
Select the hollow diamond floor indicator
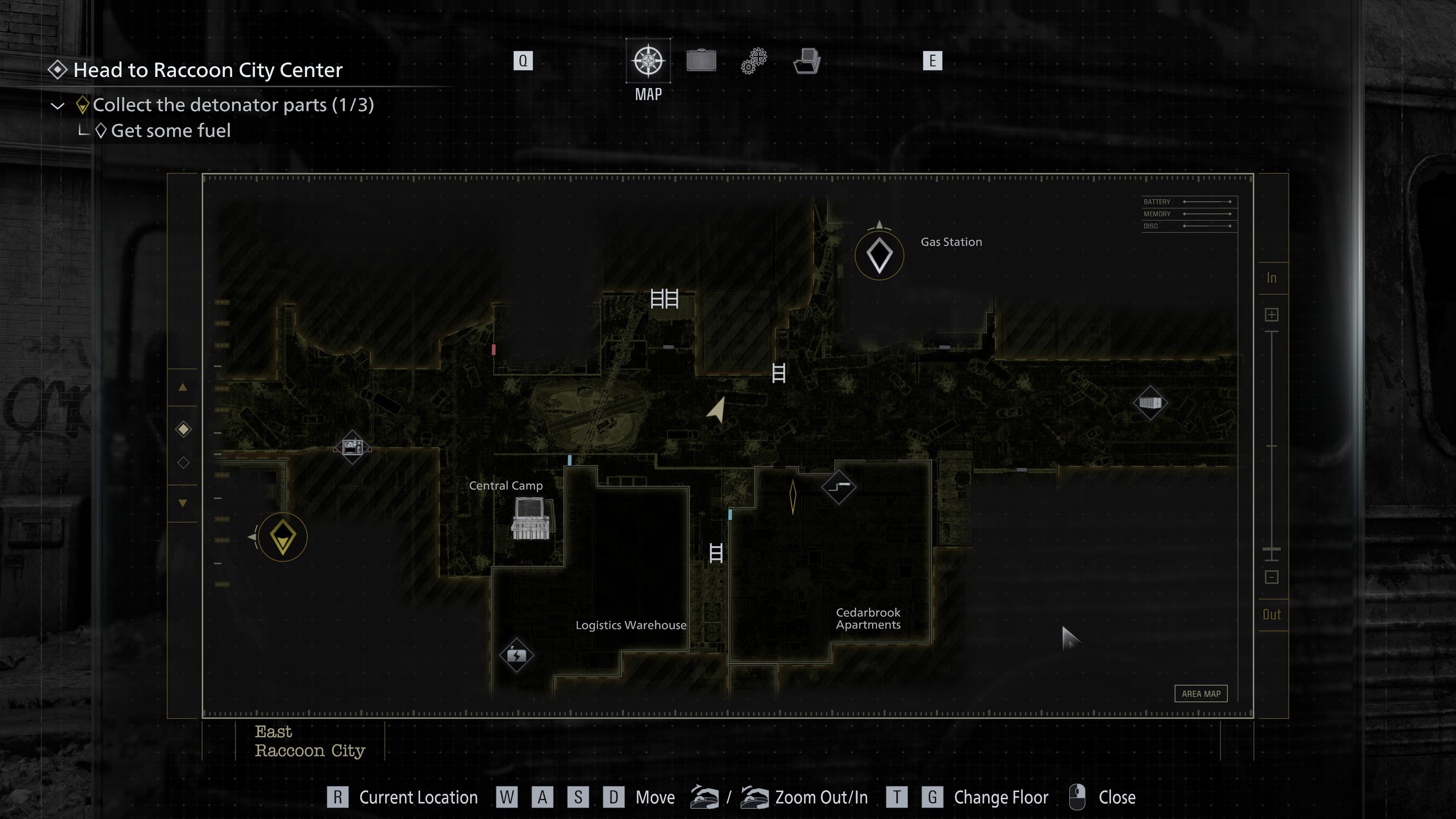182,462
